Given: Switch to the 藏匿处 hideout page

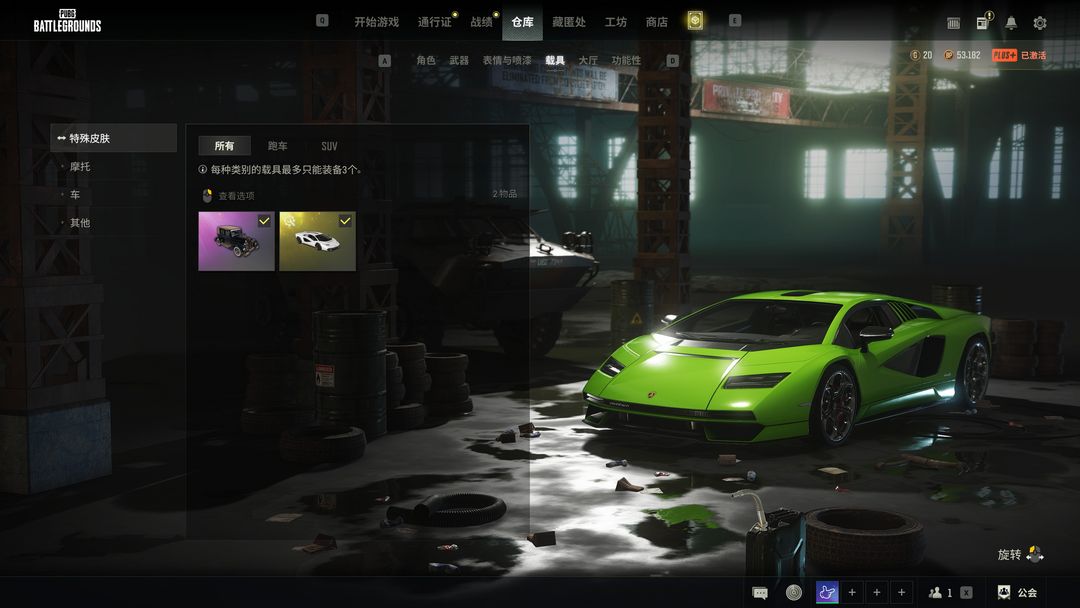Looking at the screenshot, I should (x=569, y=22).
